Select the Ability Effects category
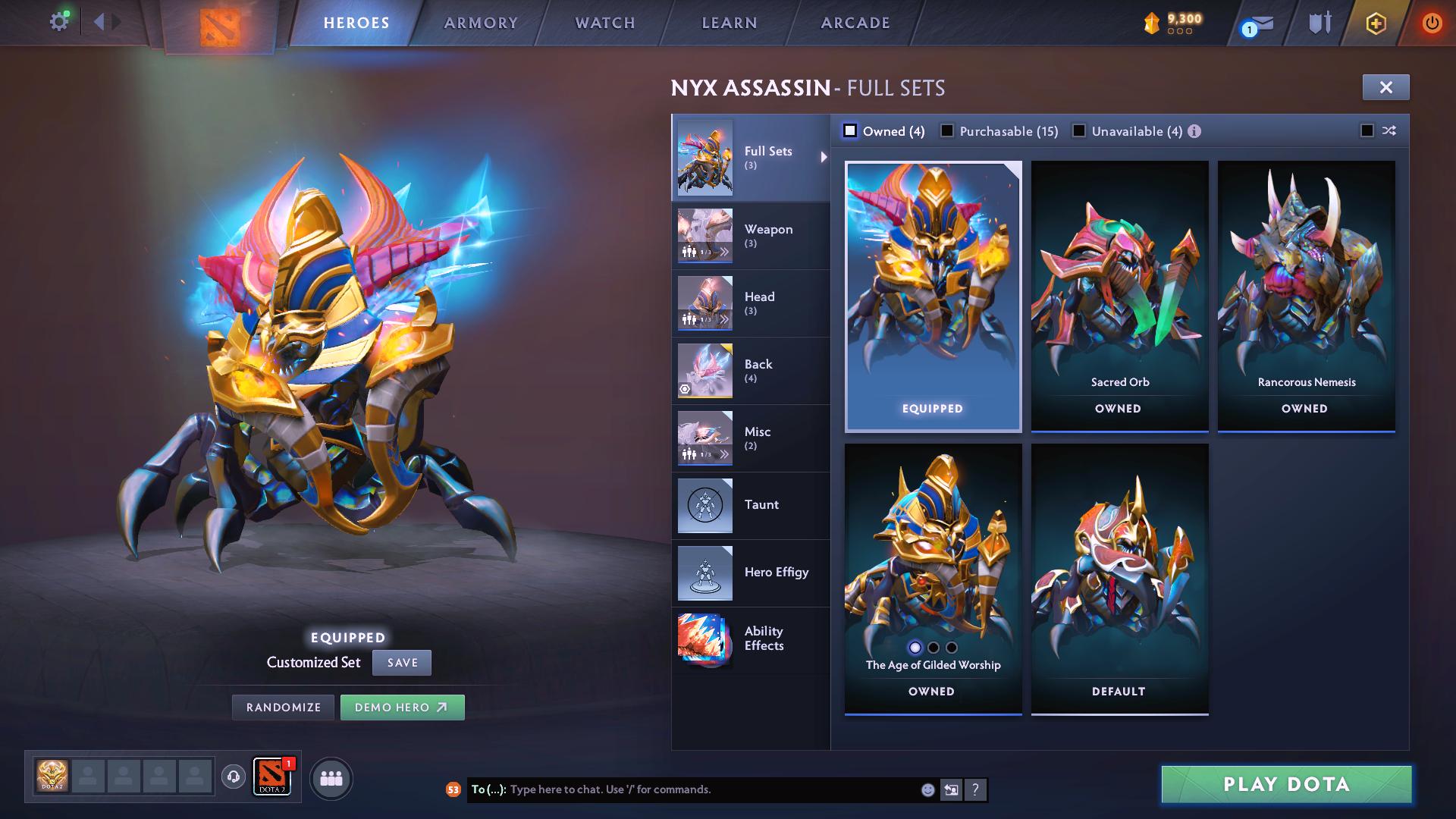This screenshot has width=1456, height=819. pyautogui.click(x=750, y=639)
